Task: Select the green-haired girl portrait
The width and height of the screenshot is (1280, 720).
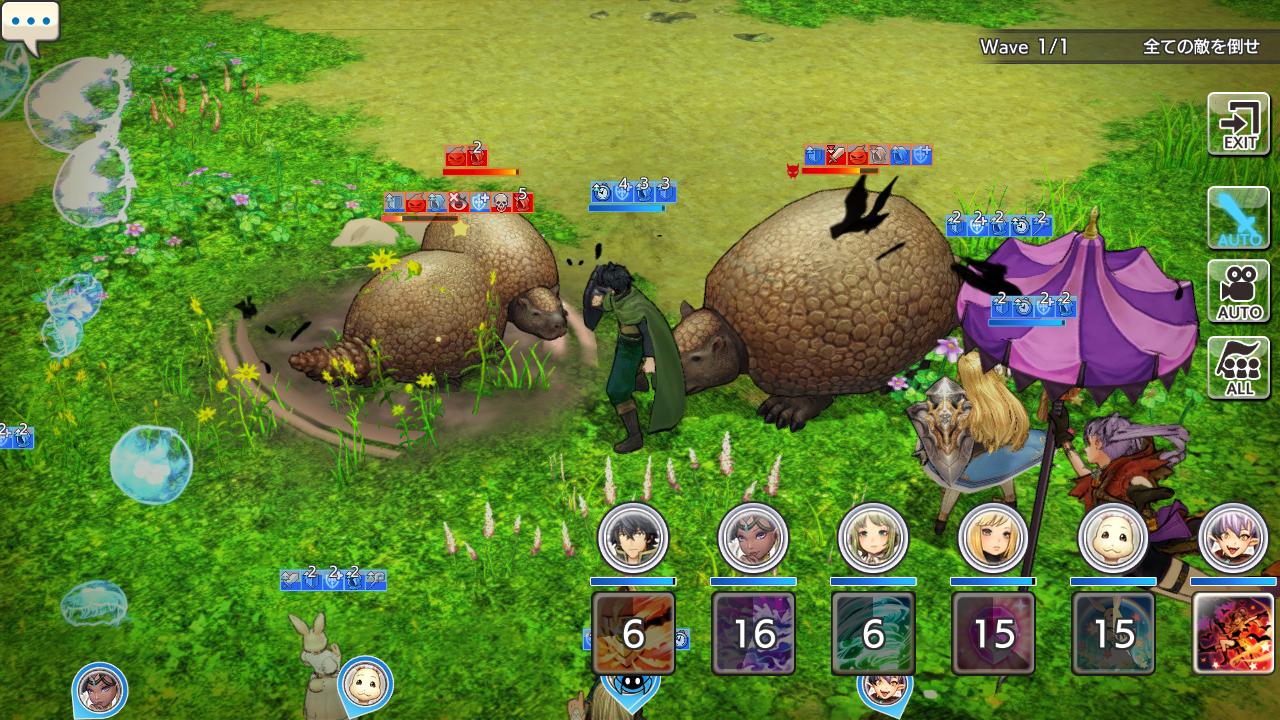Action: tap(873, 538)
